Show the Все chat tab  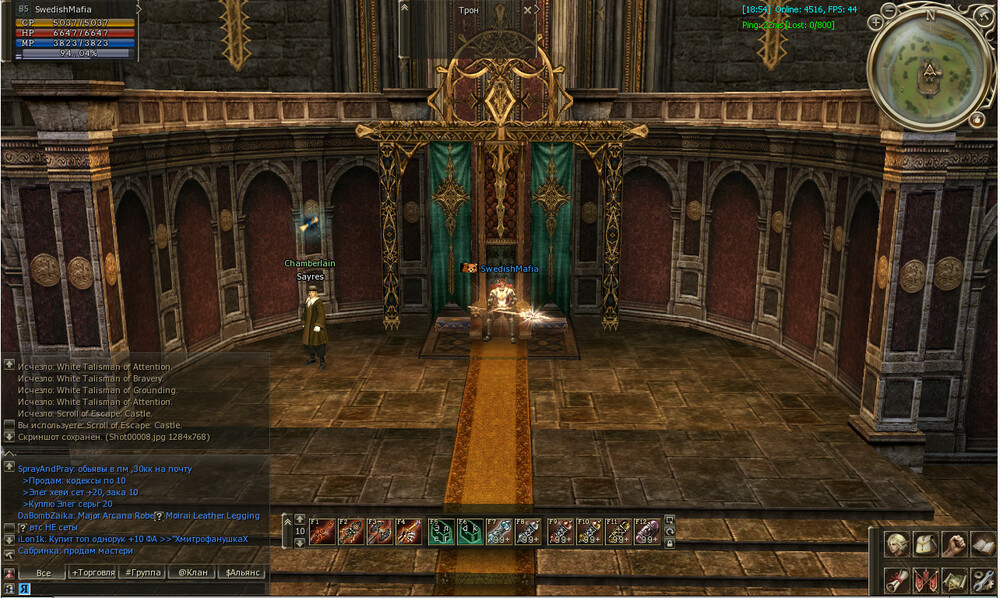(x=43, y=573)
